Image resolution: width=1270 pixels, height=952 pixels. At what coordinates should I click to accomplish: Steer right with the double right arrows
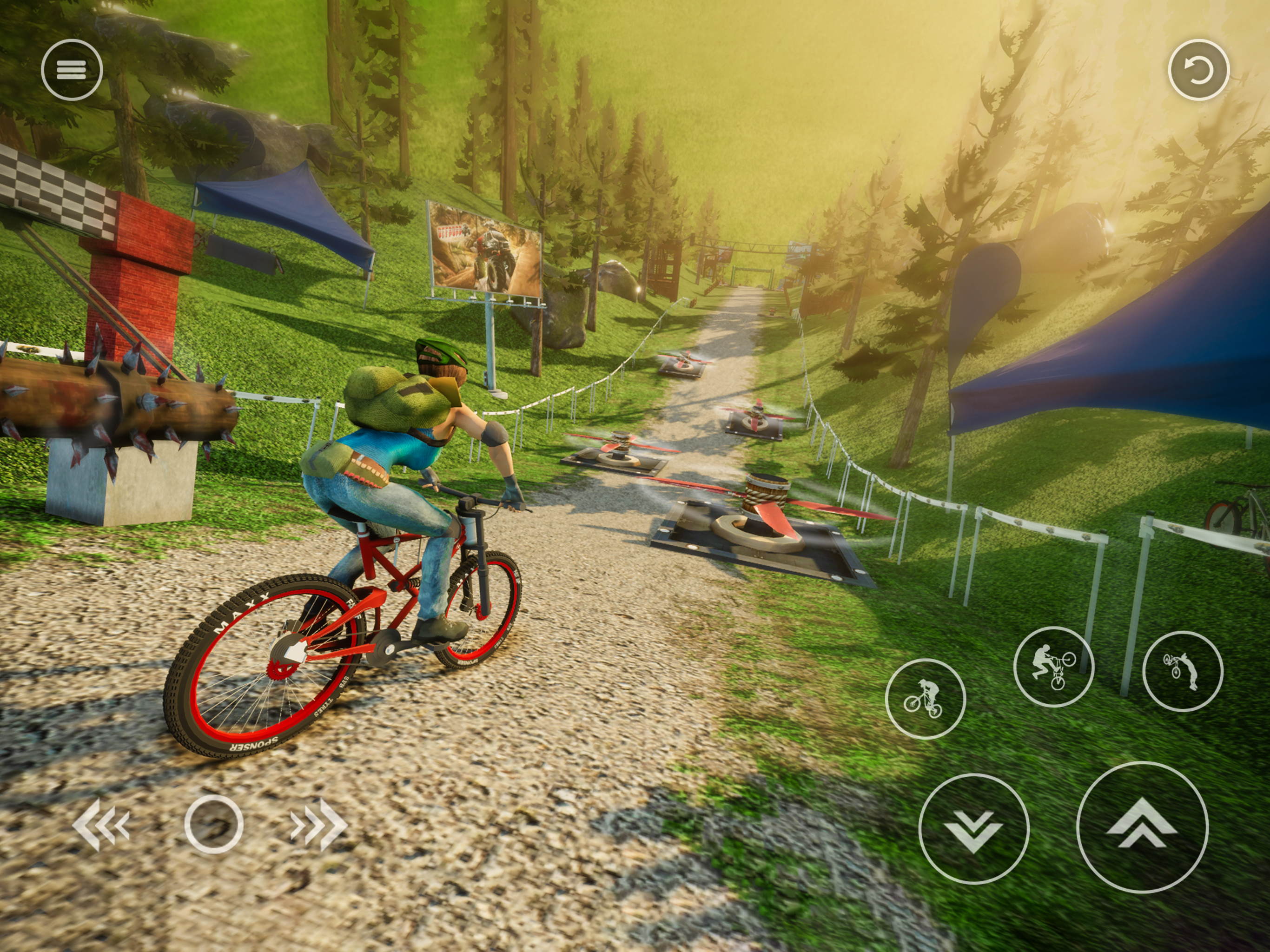(x=318, y=825)
